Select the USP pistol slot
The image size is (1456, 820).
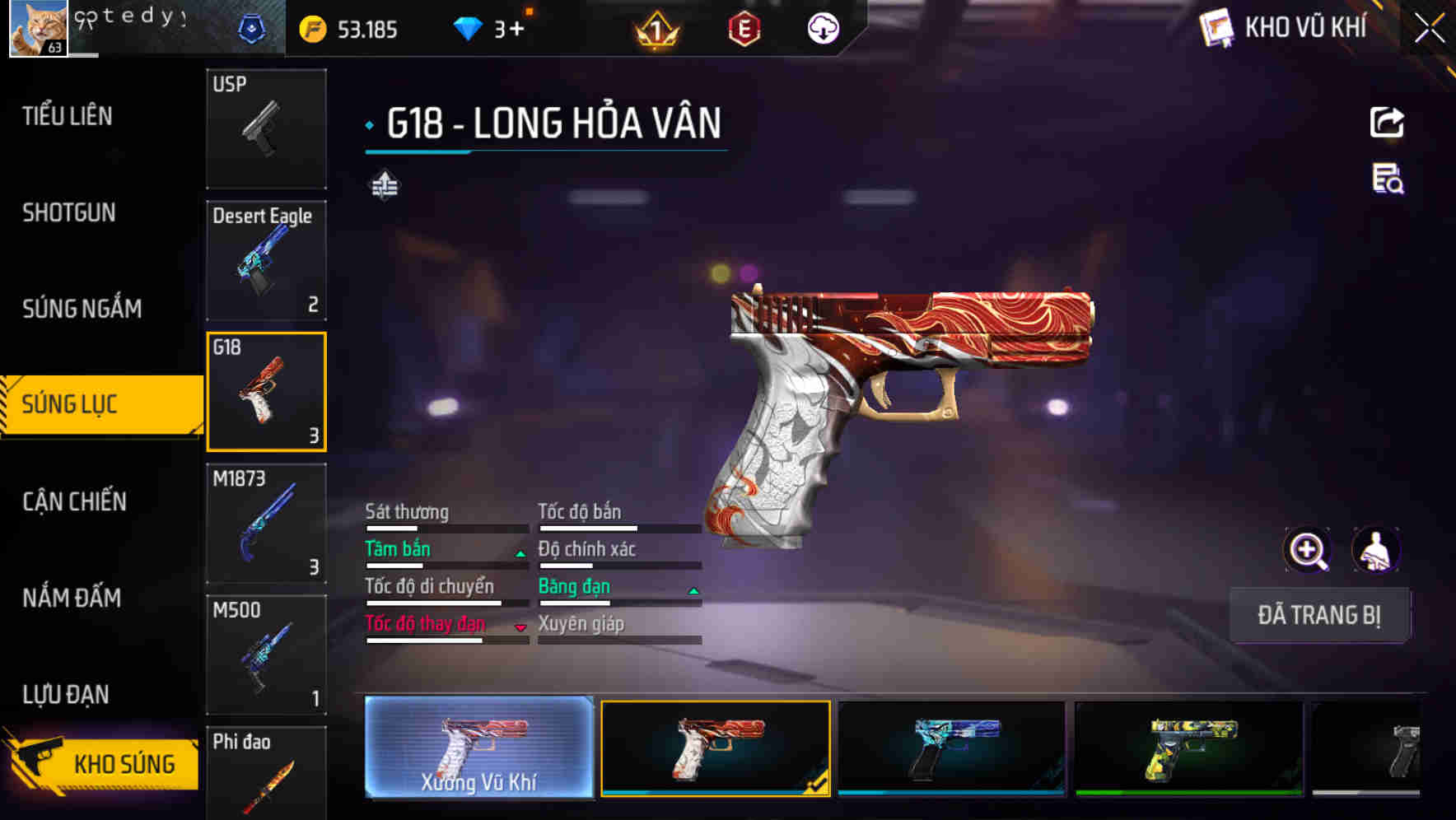(266, 129)
